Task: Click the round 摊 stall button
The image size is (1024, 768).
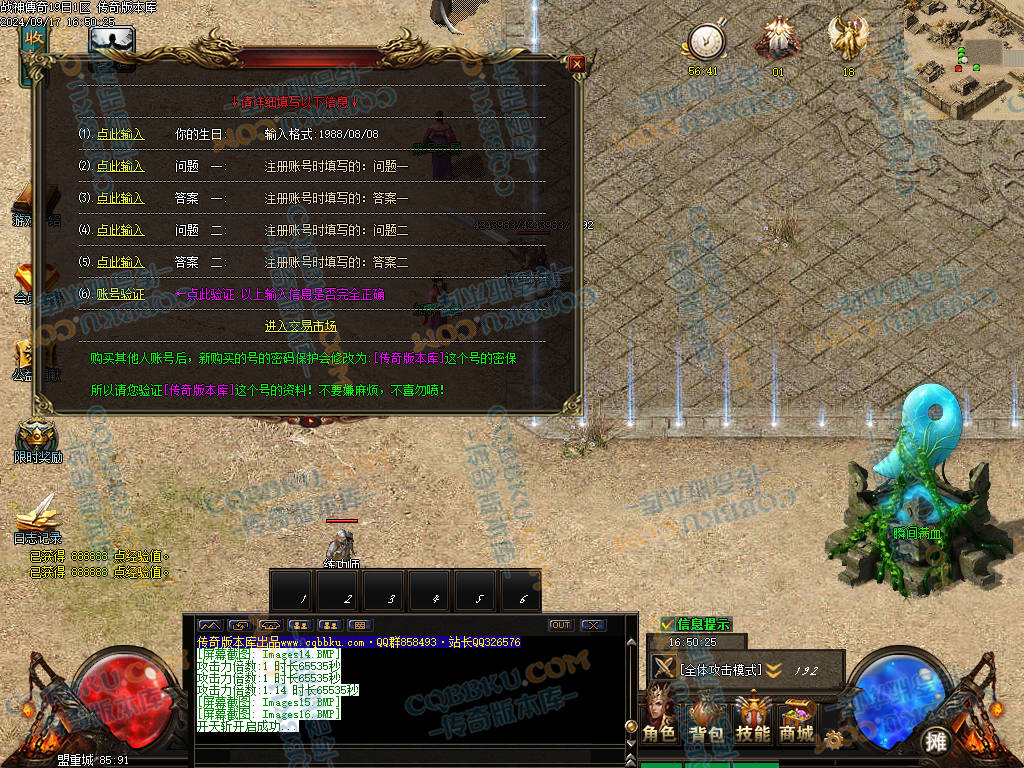Action: pyautogui.click(x=935, y=741)
